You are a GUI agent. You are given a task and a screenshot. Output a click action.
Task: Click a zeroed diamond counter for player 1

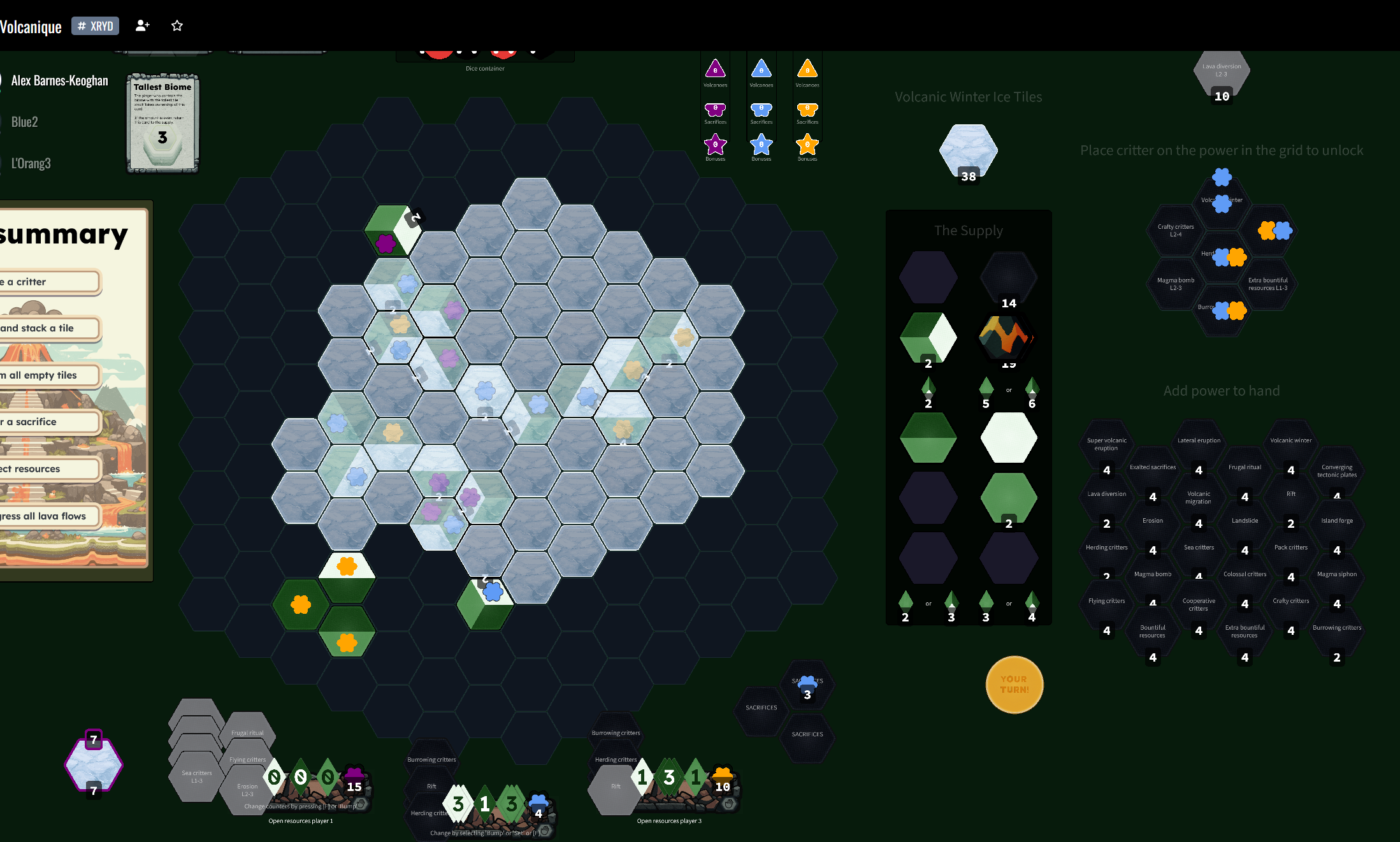pyautogui.click(x=275, y=777)
